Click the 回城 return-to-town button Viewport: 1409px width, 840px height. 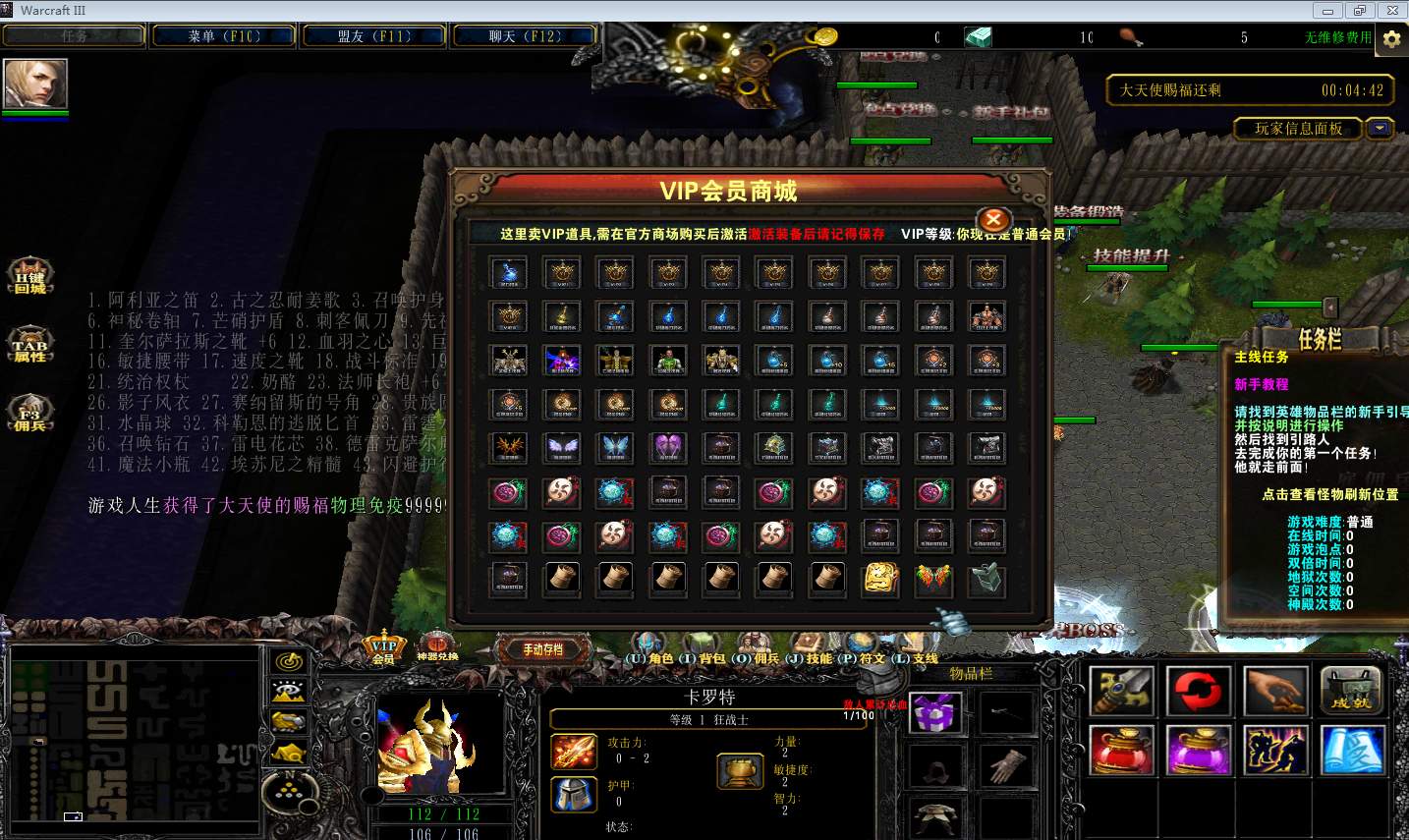click(x=29, y=278)
